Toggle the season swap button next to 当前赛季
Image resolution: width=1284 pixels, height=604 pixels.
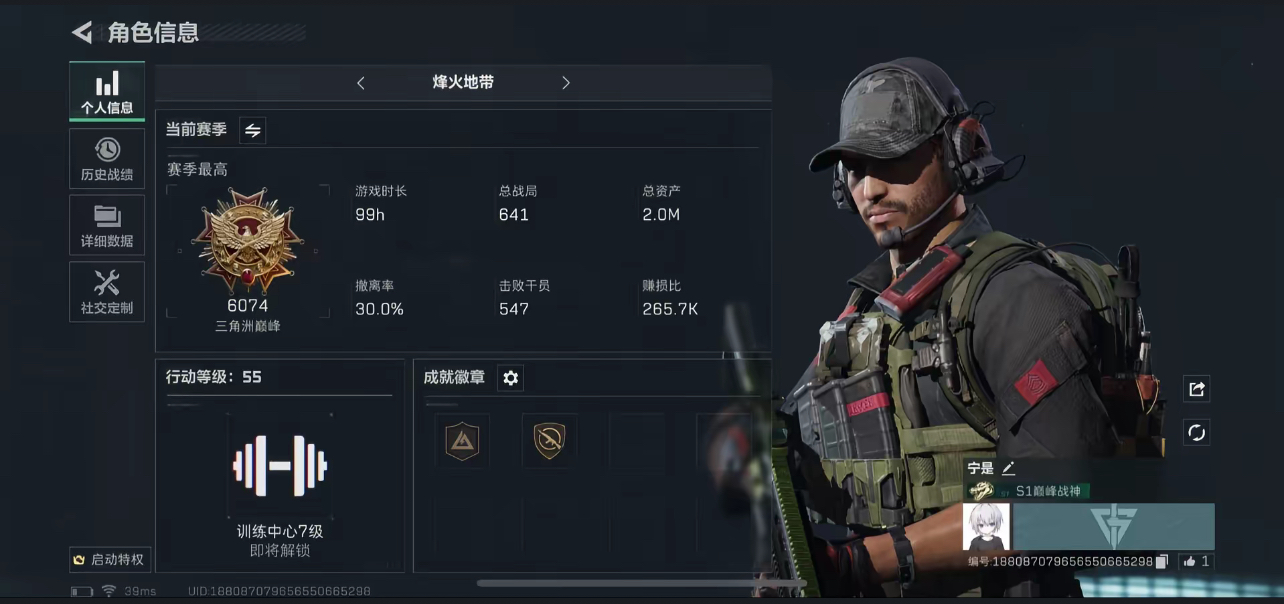click(x=252, y=130)
